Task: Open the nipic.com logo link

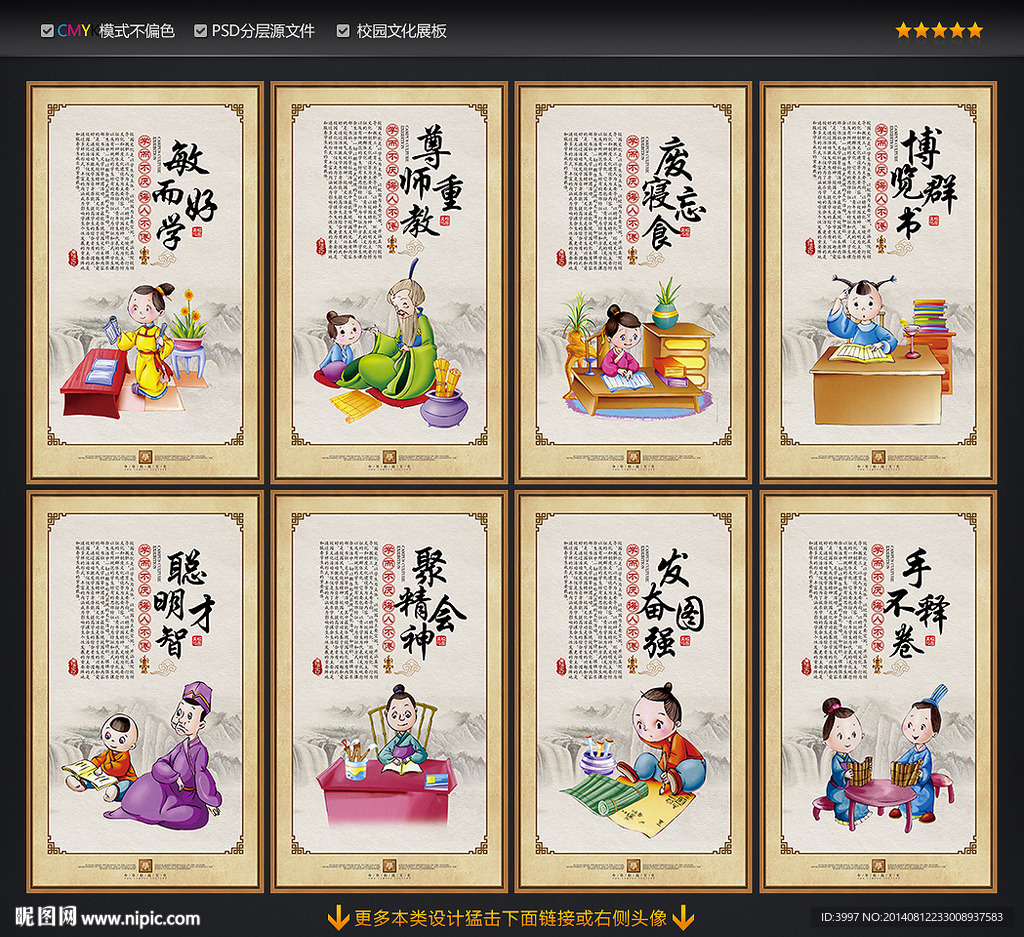Action: tap(107, 917)
